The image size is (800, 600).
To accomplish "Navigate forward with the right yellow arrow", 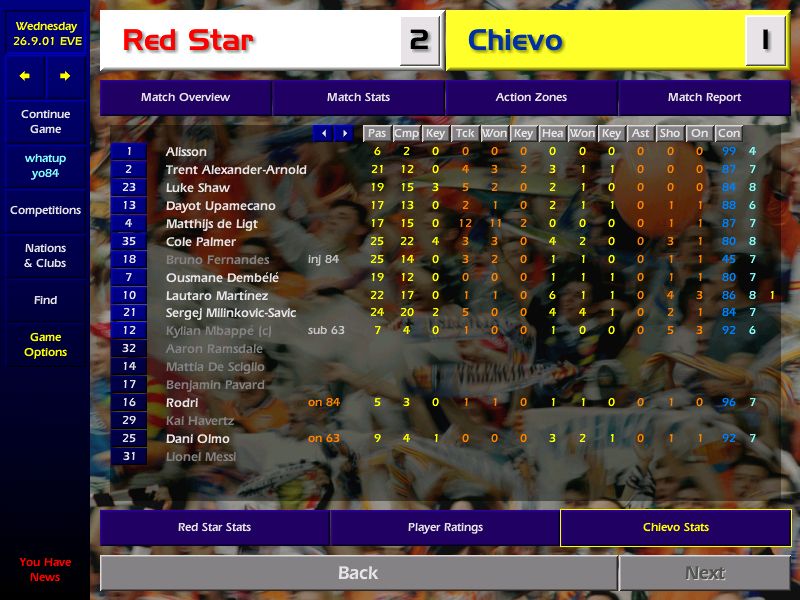I will [x=65, y=76].
